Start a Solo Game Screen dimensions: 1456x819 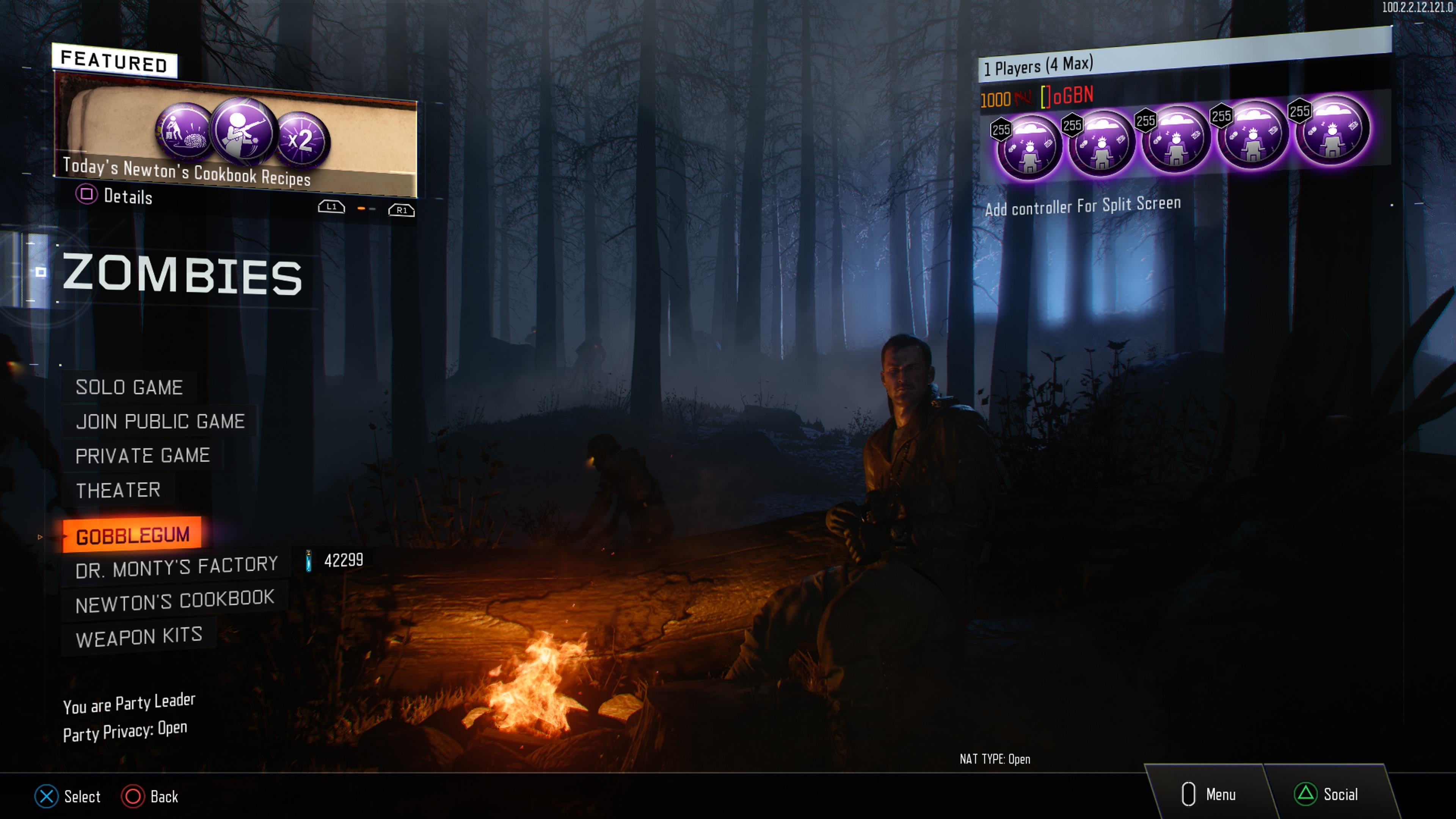pos(129,388)
